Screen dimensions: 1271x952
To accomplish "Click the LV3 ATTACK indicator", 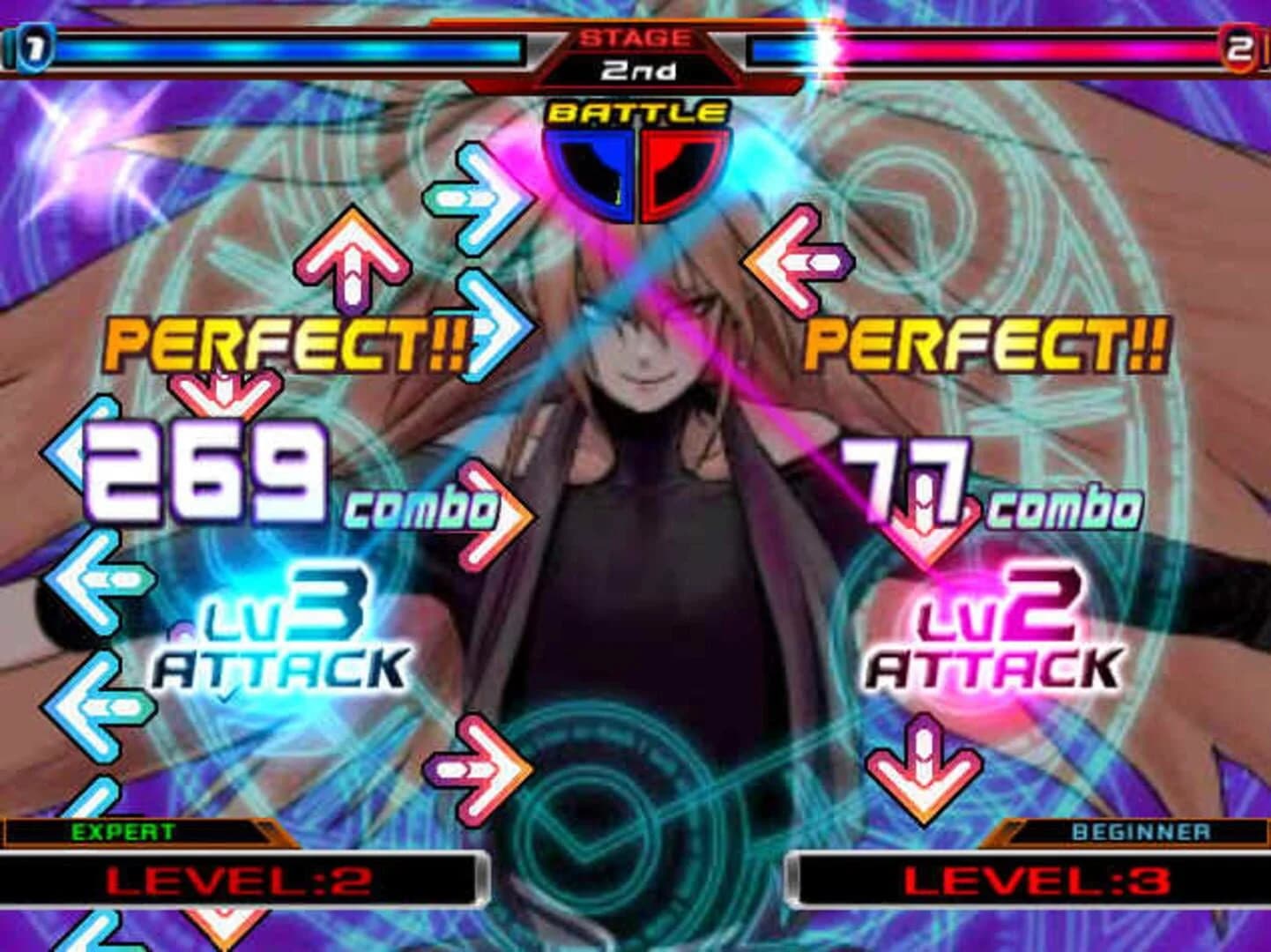I will [x=282, y=634].
